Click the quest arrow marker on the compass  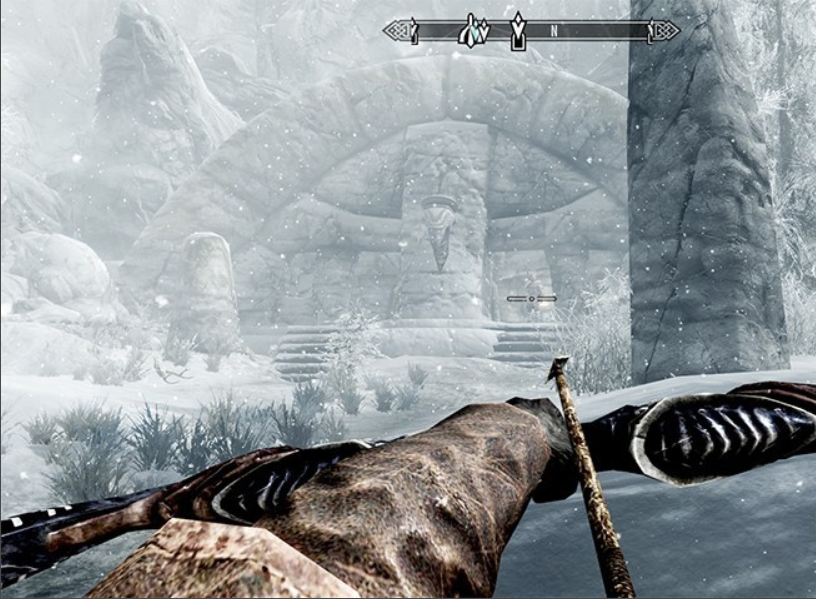click(517, 32)
